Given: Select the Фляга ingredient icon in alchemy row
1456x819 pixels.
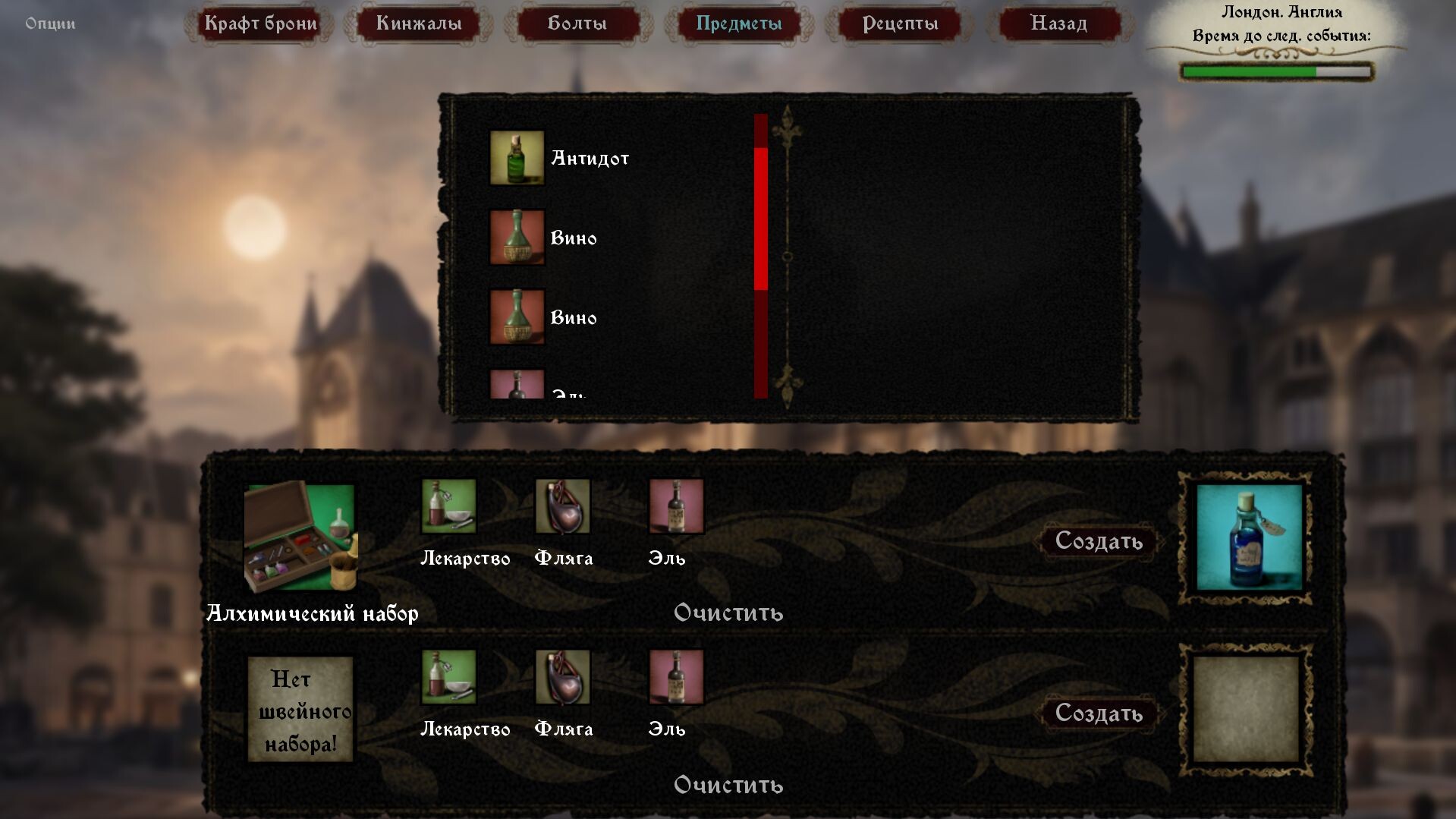Looking at the screenshot, I should pyautogui.click(x=564, y=507).
